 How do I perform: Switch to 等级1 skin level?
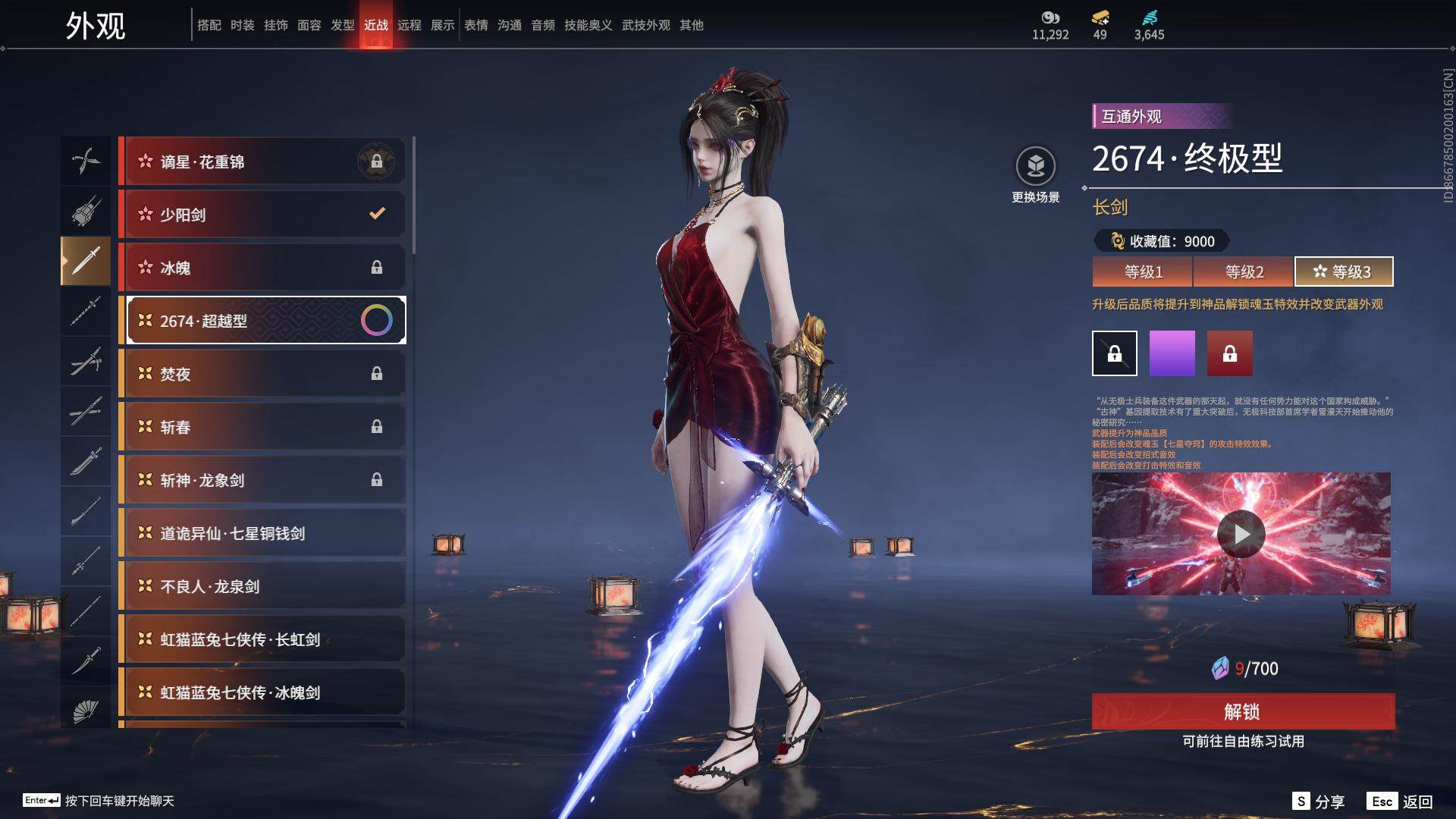(1142, 271)
